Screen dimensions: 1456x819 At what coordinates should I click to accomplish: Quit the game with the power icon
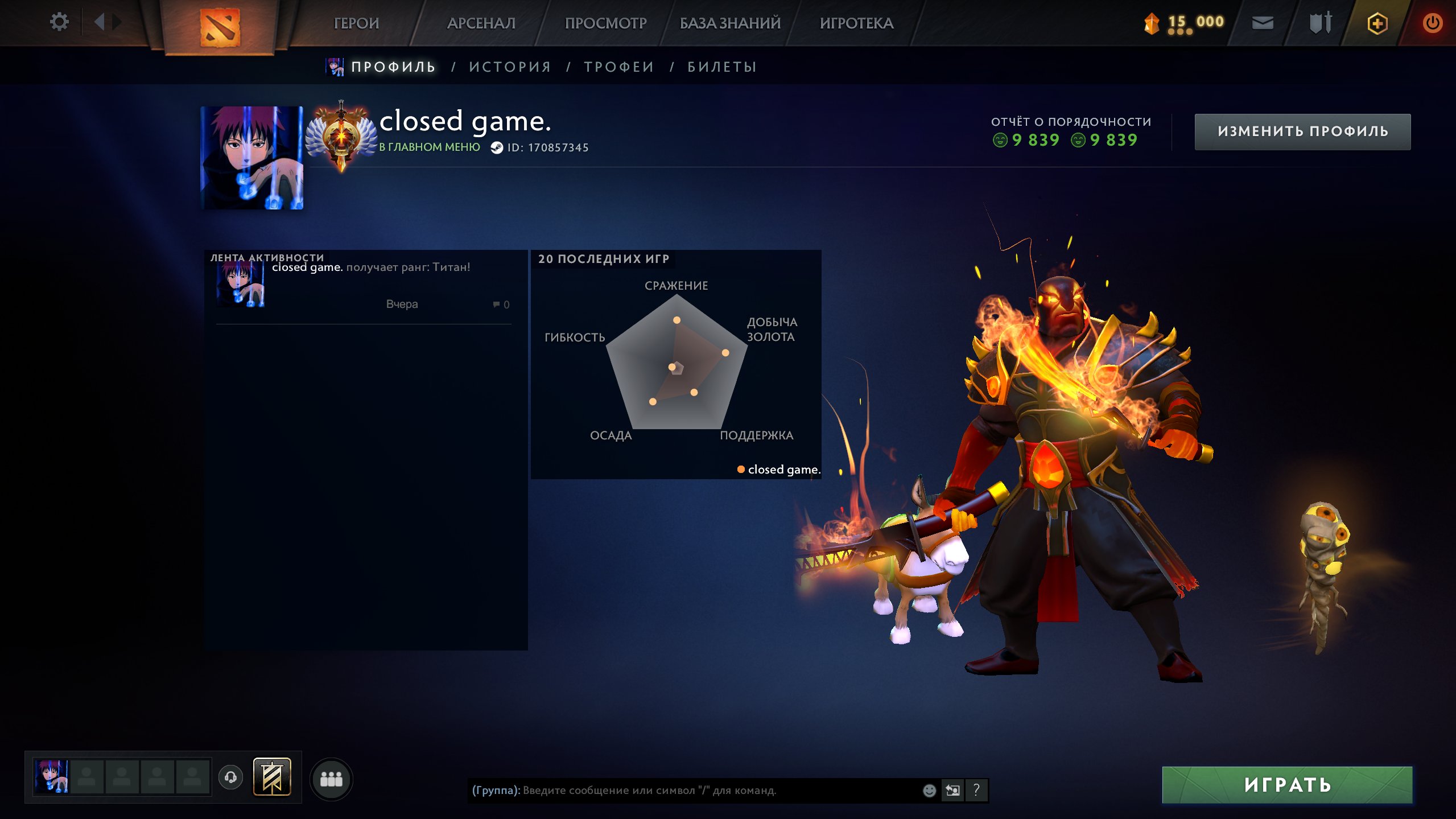(x=1432, y=23)
